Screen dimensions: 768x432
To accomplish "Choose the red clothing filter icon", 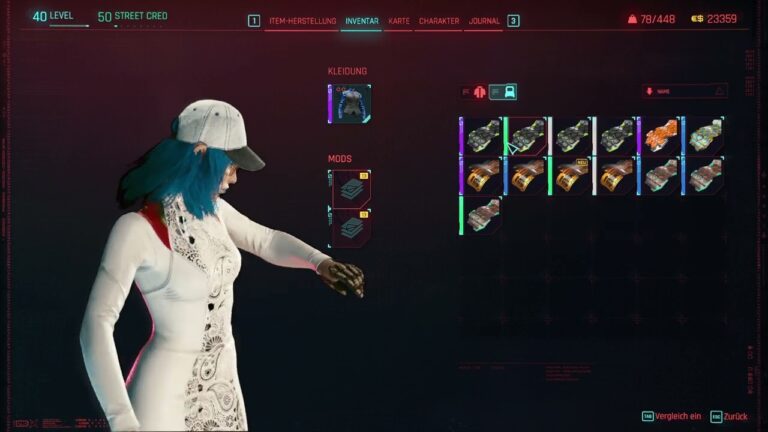I will 480,92.
